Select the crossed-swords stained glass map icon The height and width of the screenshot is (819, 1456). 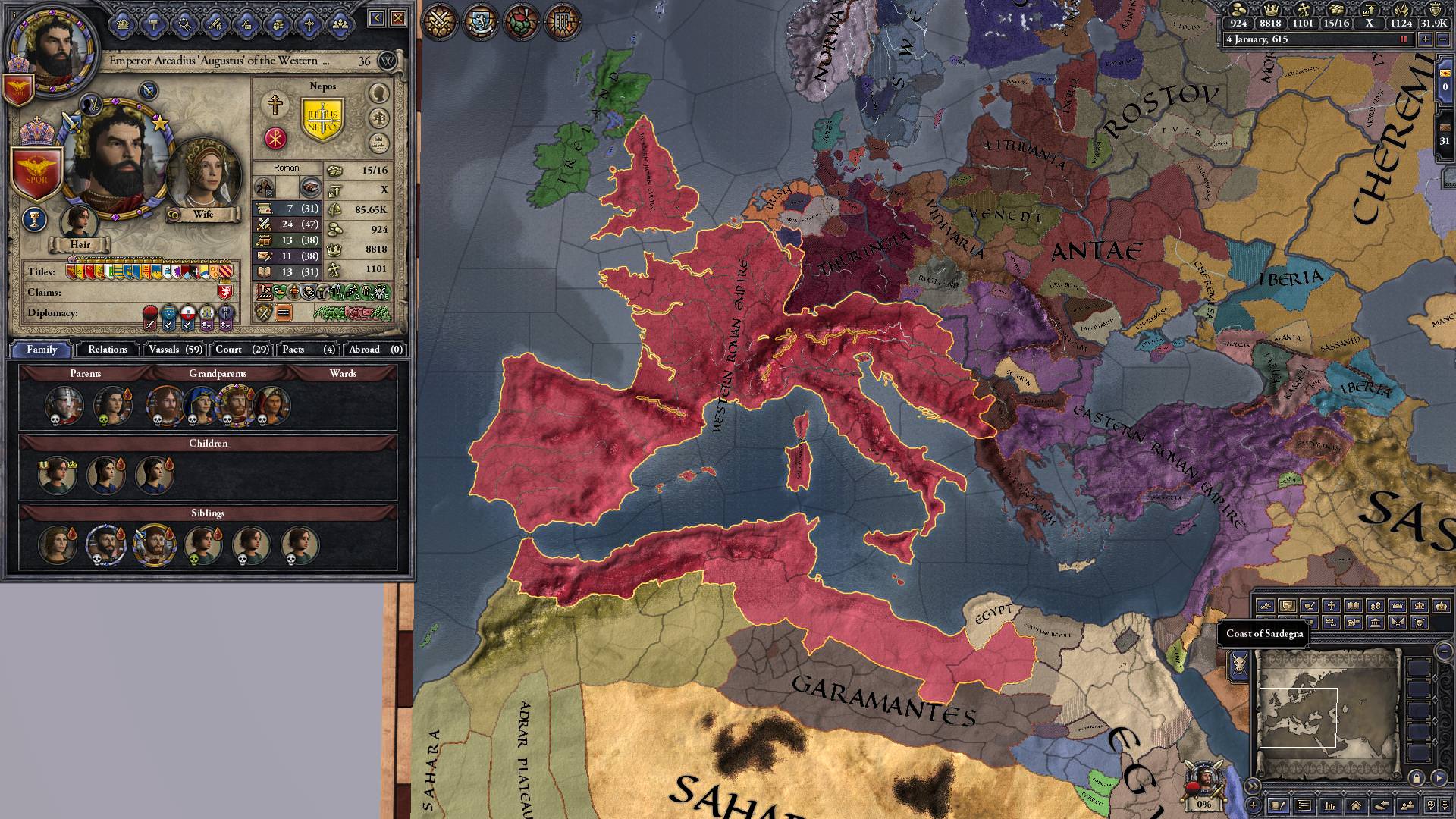(x=438, y=20)
